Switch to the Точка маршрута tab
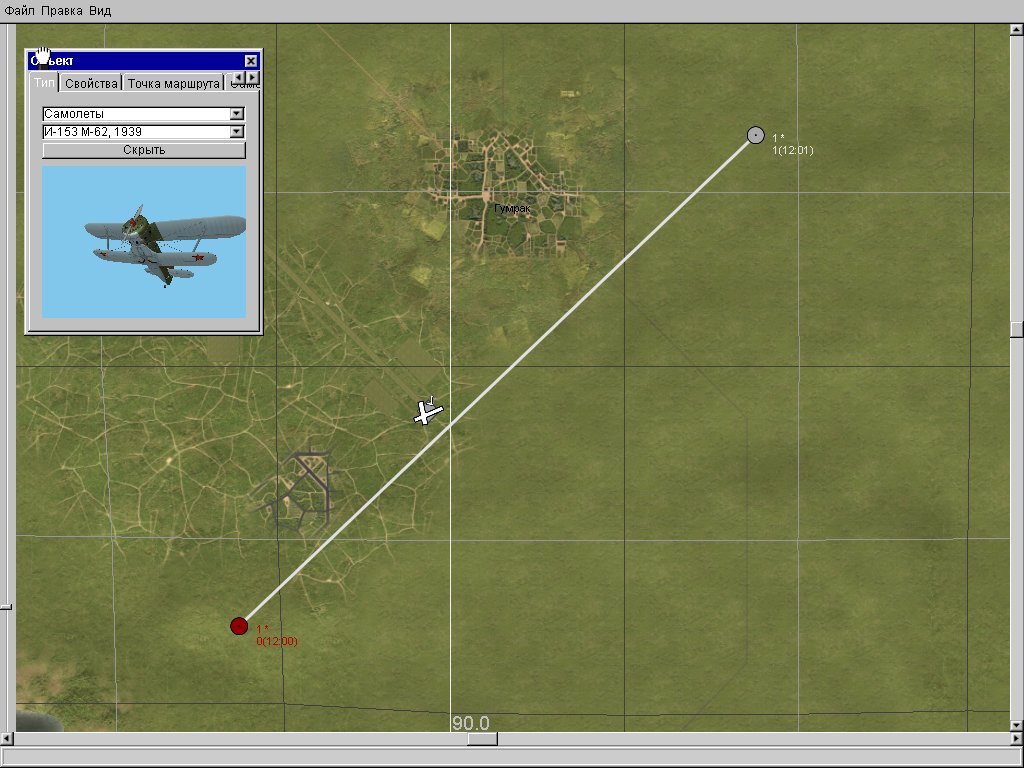 pos(173,83)
